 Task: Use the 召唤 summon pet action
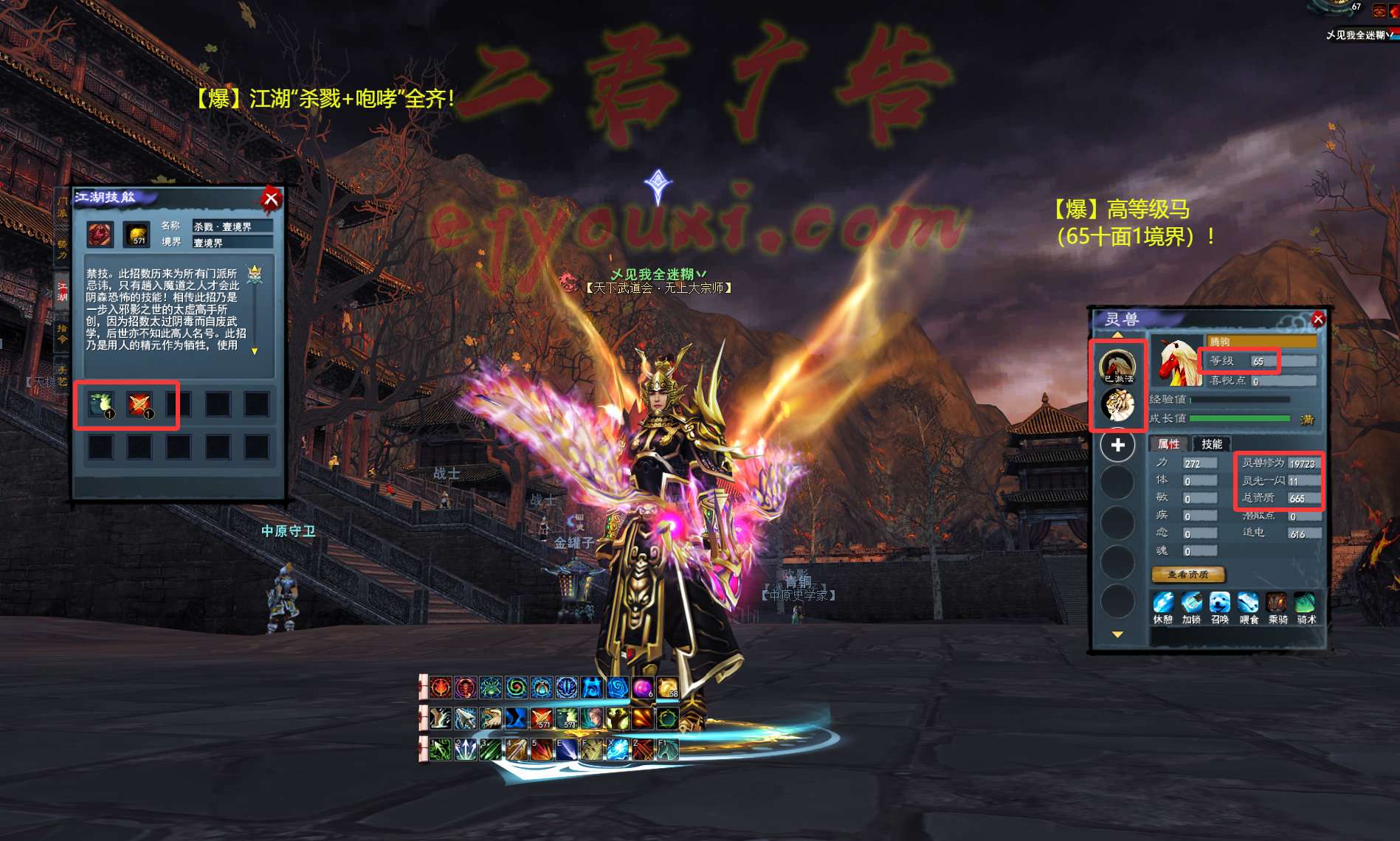[x=1220, y=604]
